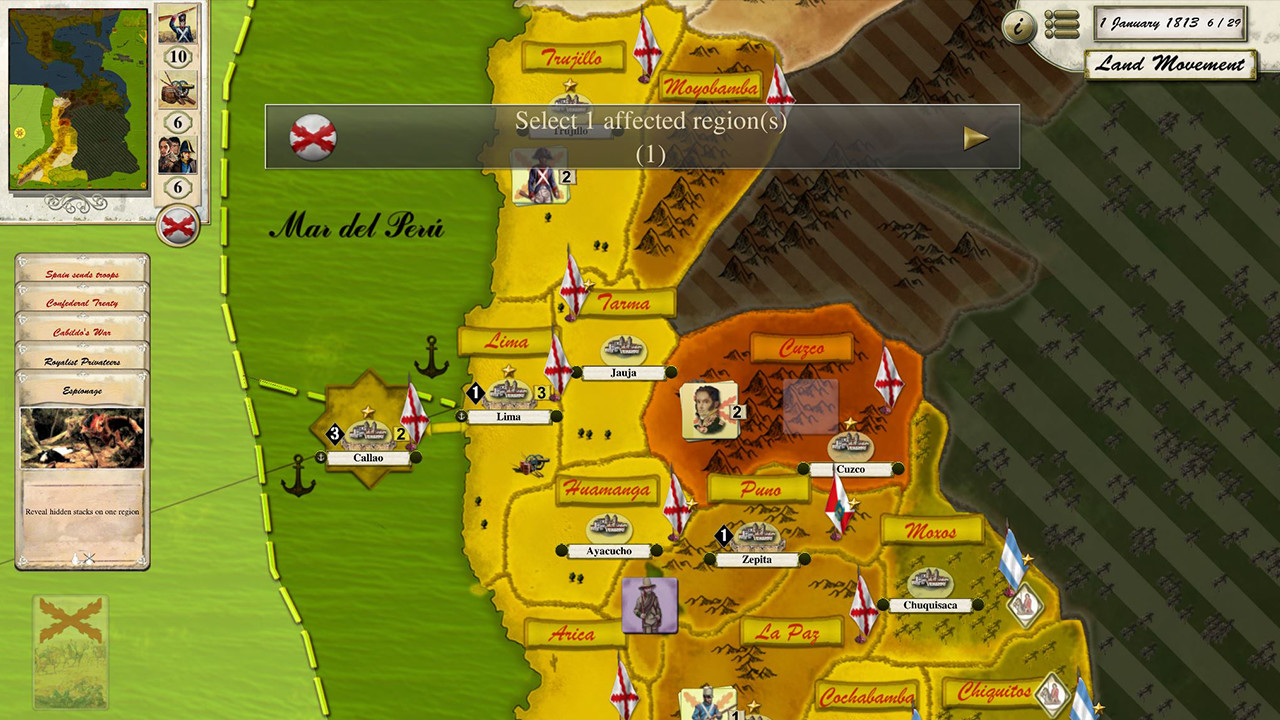Click the royalist flag at Callao fortress
The width and height of the screenshot is (1280, 720).
click(x=417, y=416)
